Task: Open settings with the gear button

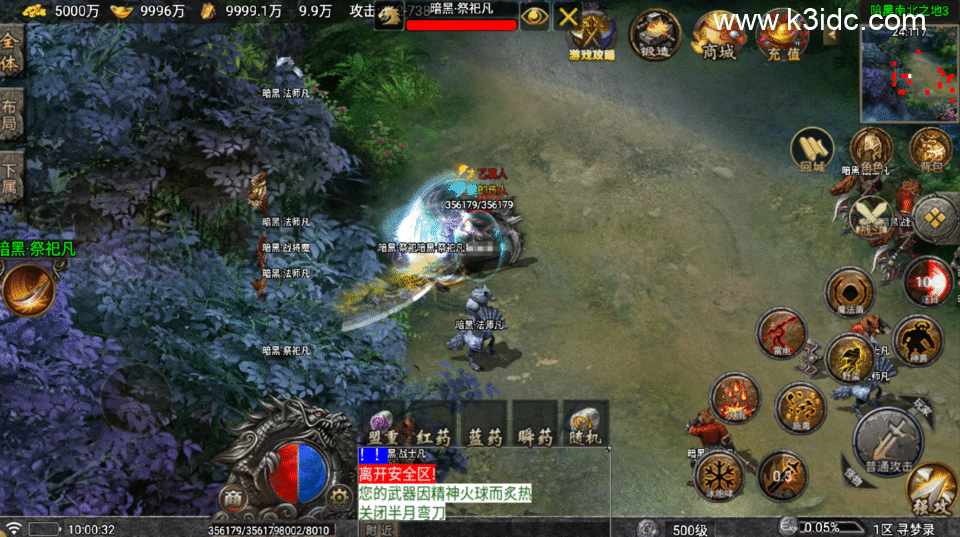Action: [x=339, y=496]
